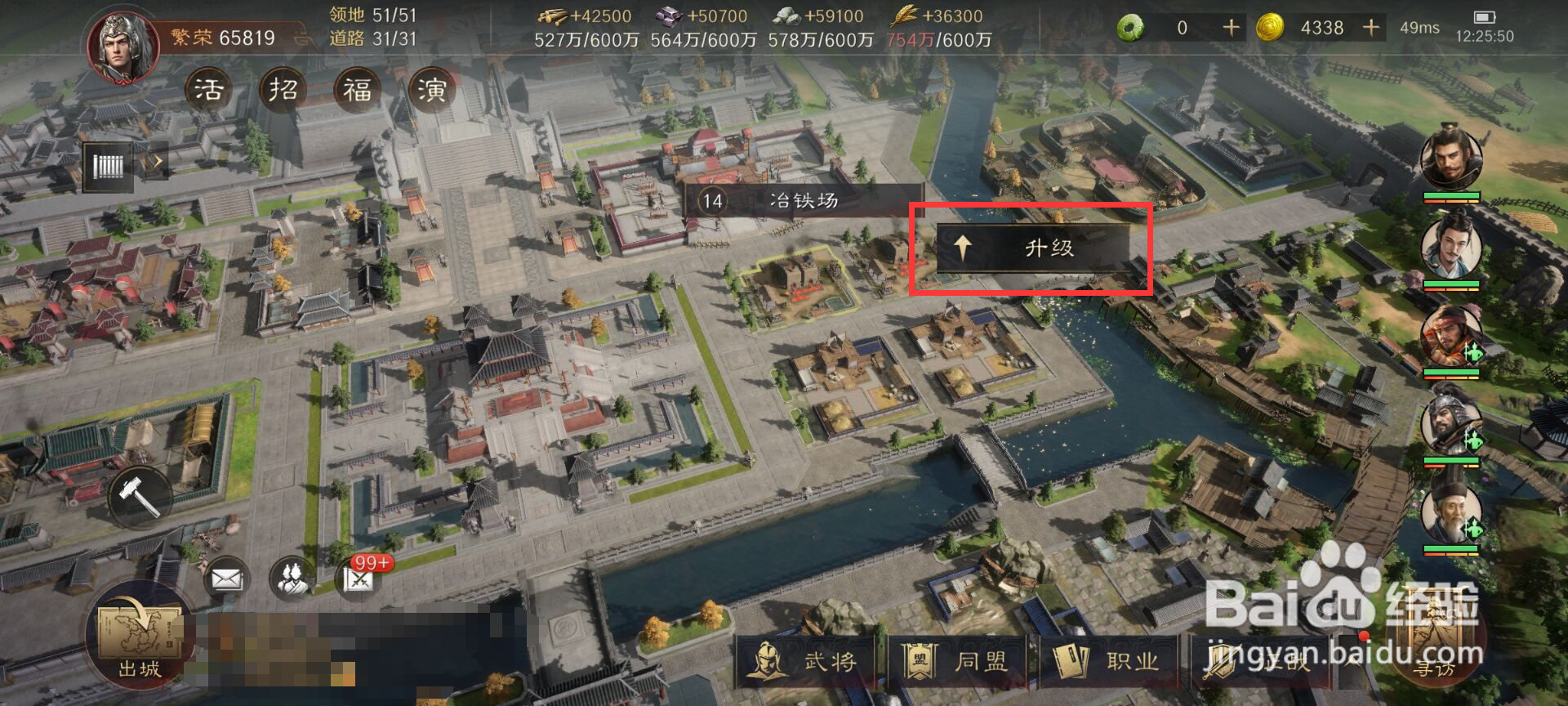Add gold coins with plus button

click(x=1371, y=28)
